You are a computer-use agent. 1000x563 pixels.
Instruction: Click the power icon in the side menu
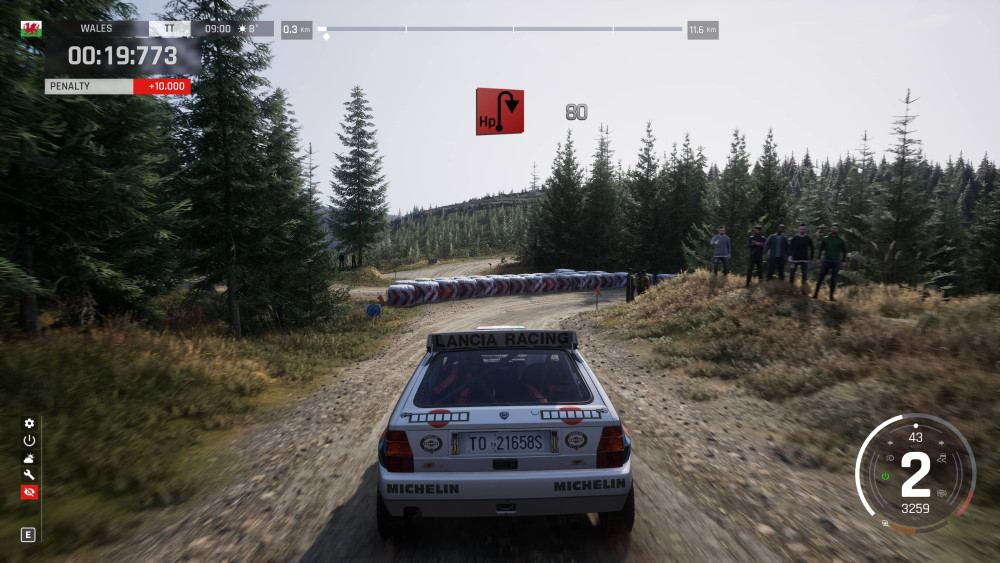click(x=29, y=440)
